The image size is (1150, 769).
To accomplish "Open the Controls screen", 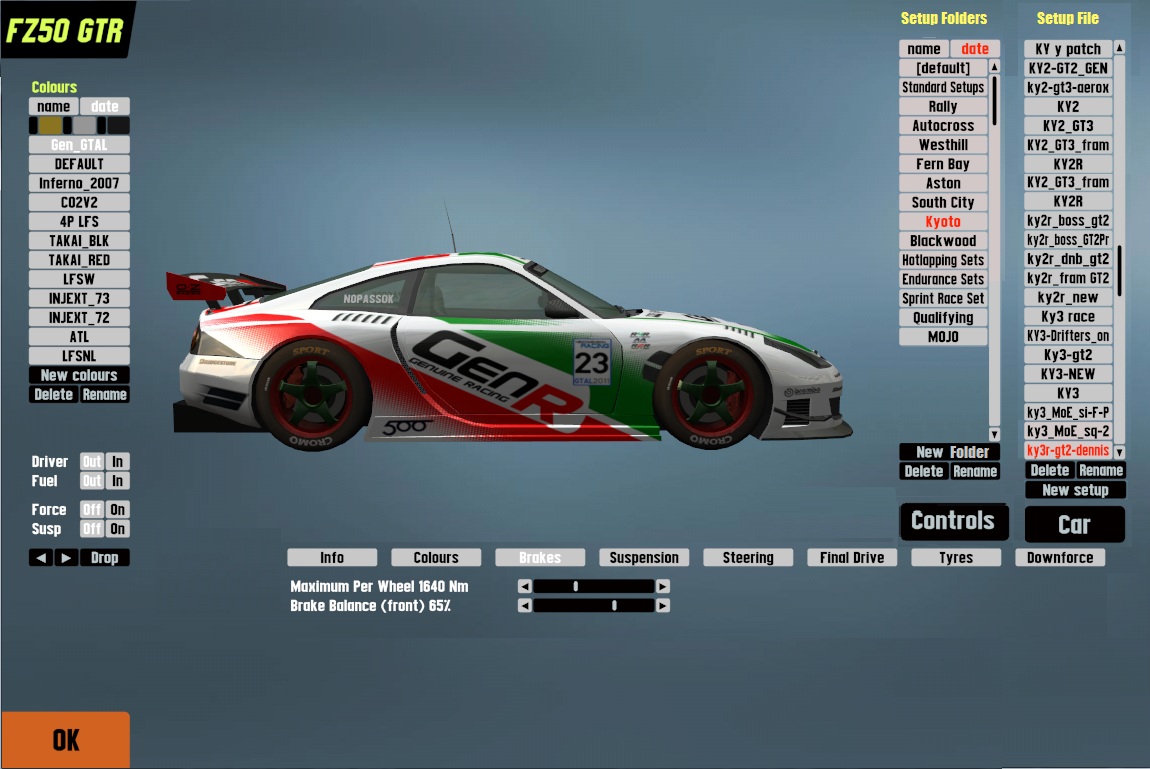I will 952,521.
